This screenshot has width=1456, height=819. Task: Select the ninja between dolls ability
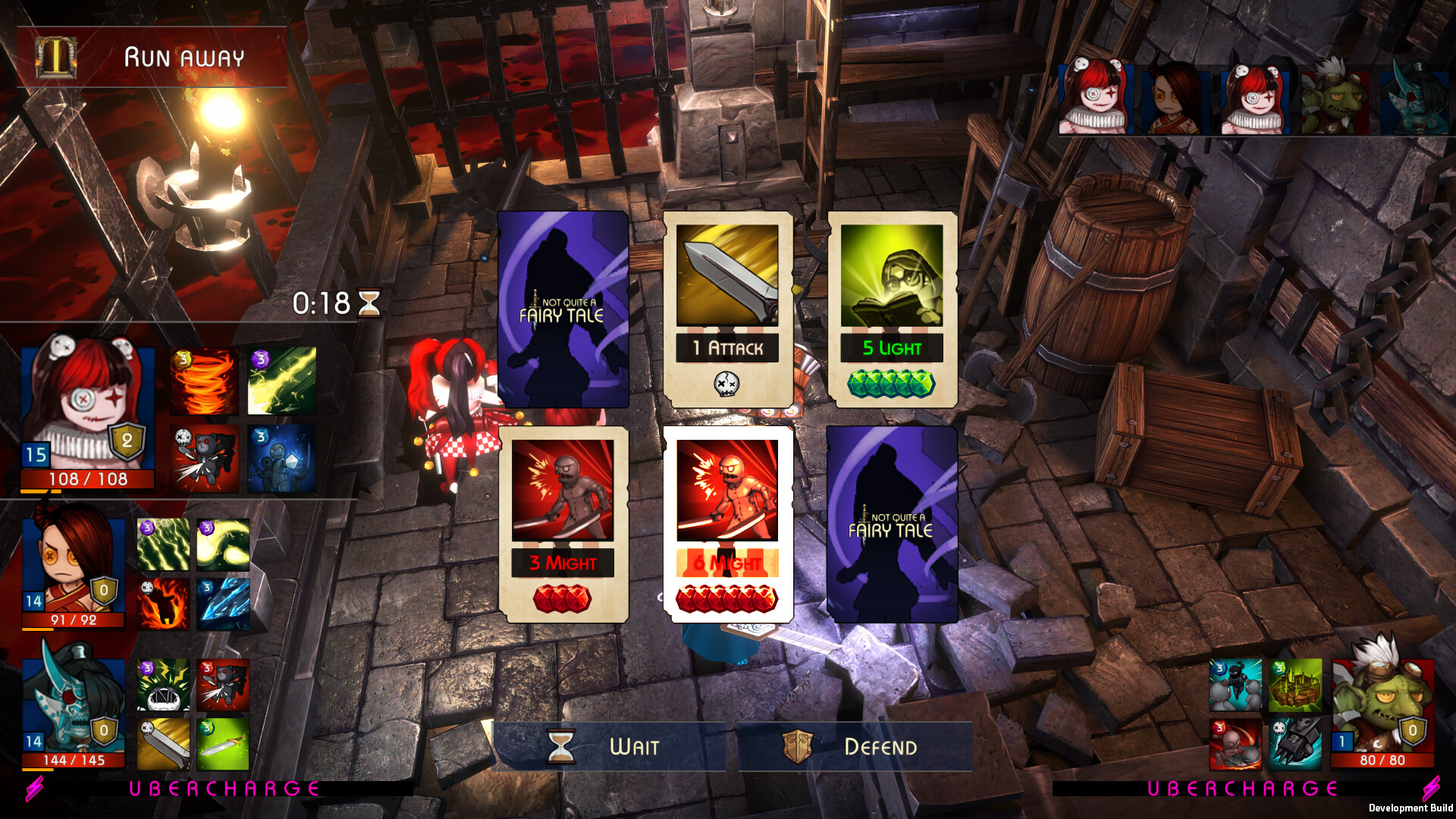[1235, 685]
